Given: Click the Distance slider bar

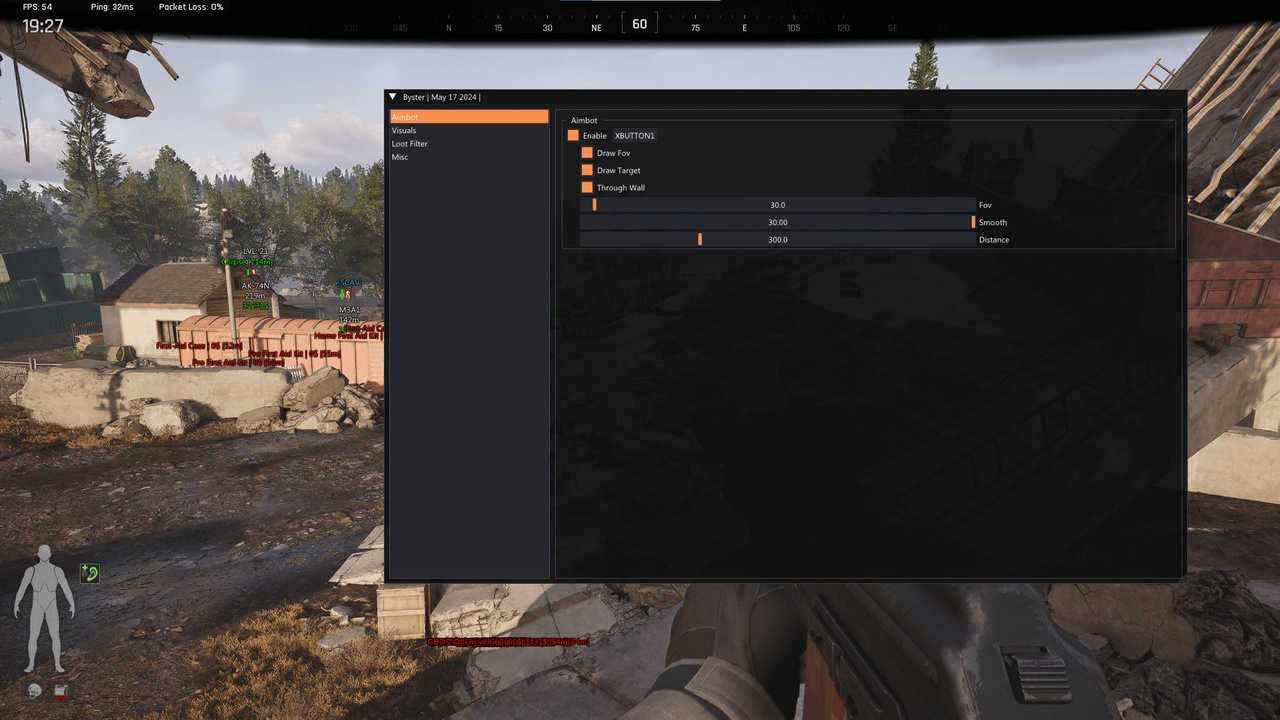Looking at the screenshot, I should click(777, 240).
